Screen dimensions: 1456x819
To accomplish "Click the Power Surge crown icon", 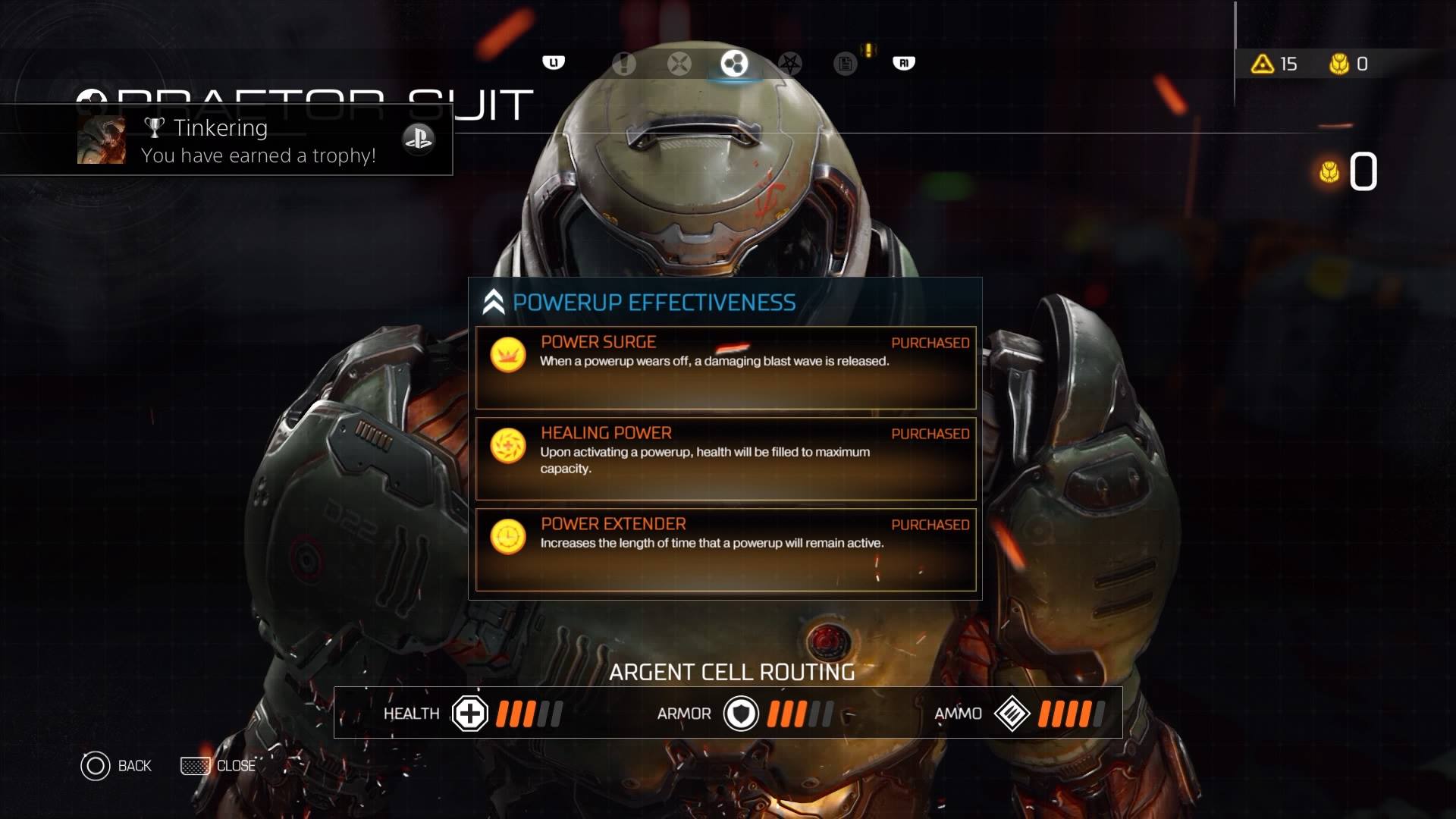I will 508,355.
